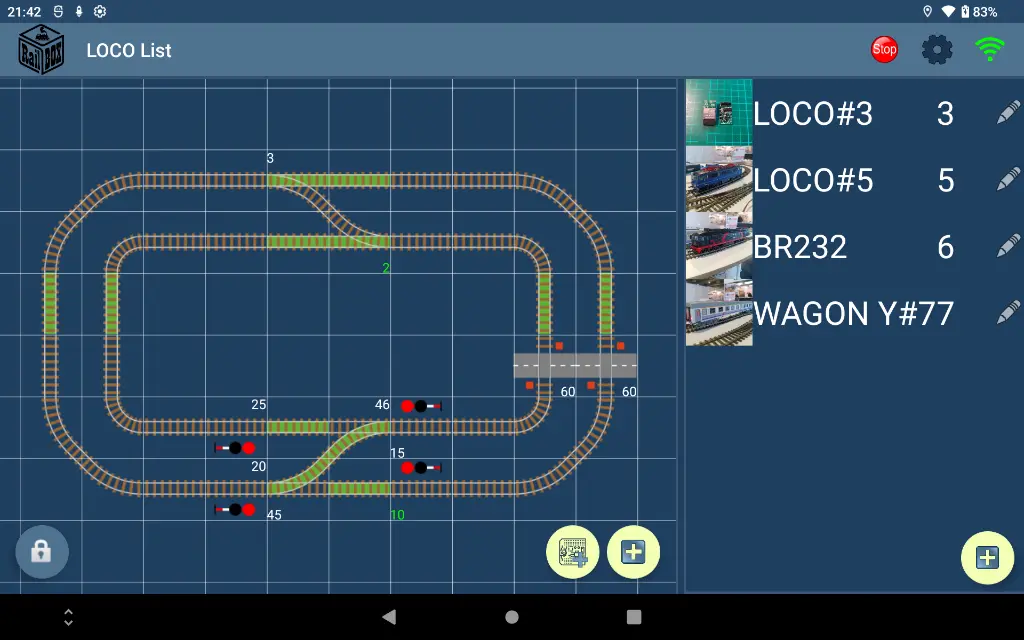Edit WAGON Y#77 via pencil icon
The height and width of the screenshot is (640, 1024).
pos(1008,313)
